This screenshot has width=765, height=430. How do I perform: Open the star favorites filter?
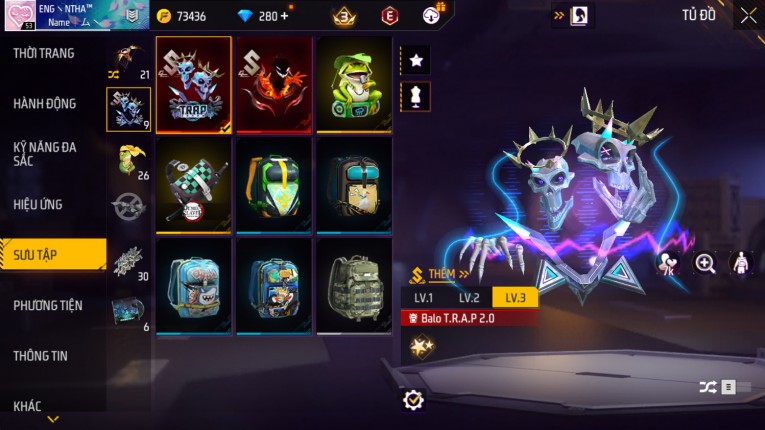416,60
